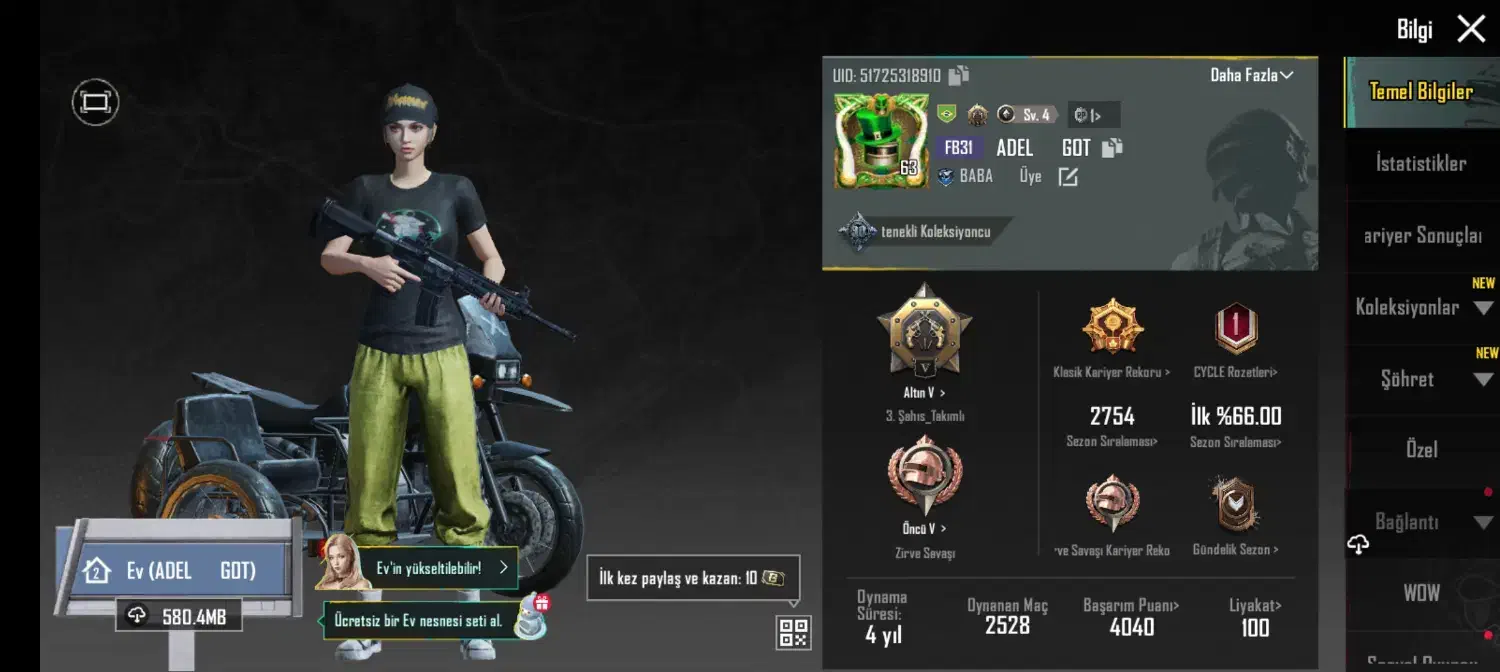The height and width of the screenshot is (672, 1500).
Task: Select the Özel tab
Action: point(1421,450)
